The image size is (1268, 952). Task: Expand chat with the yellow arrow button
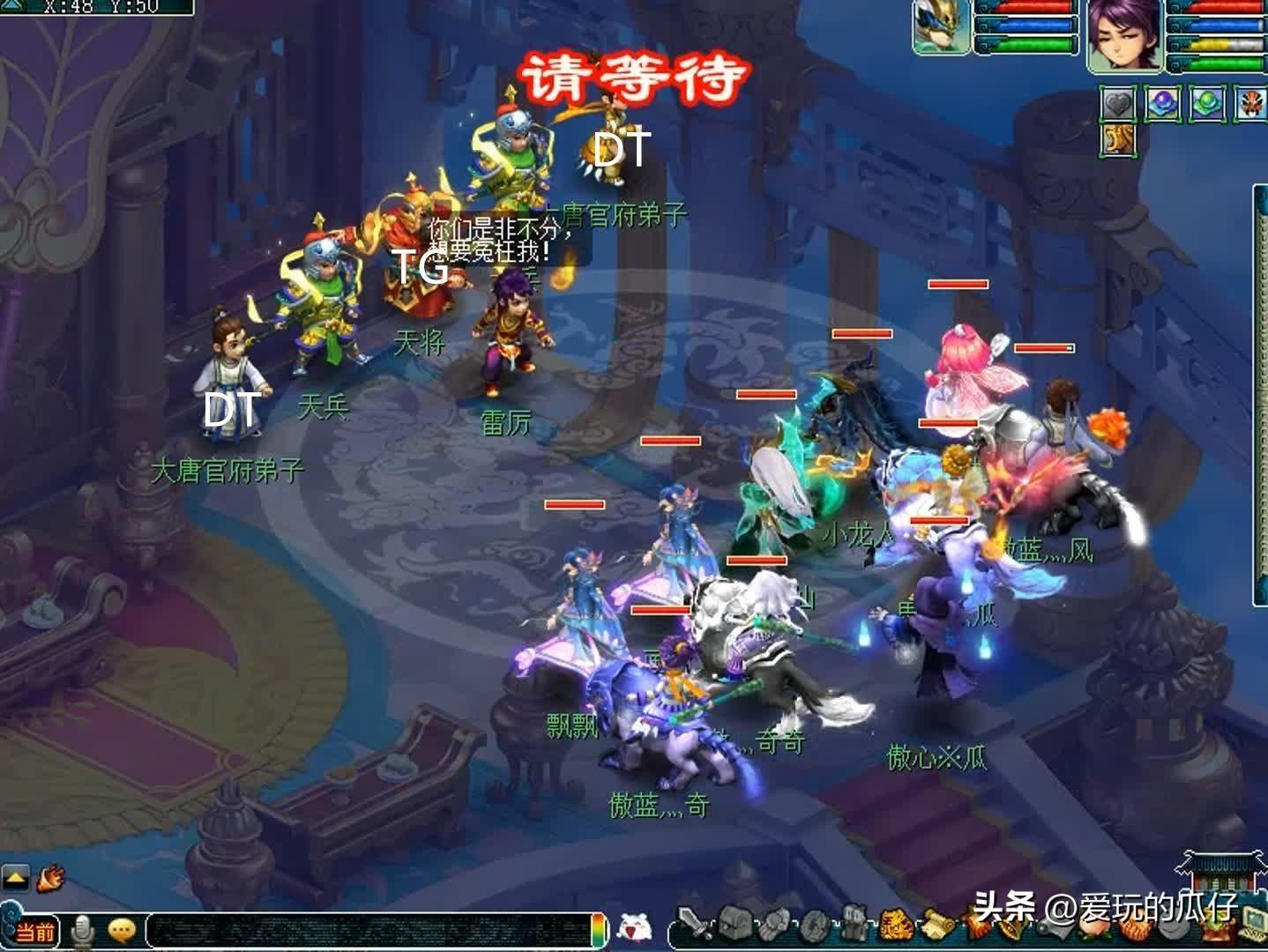(15, 877)
